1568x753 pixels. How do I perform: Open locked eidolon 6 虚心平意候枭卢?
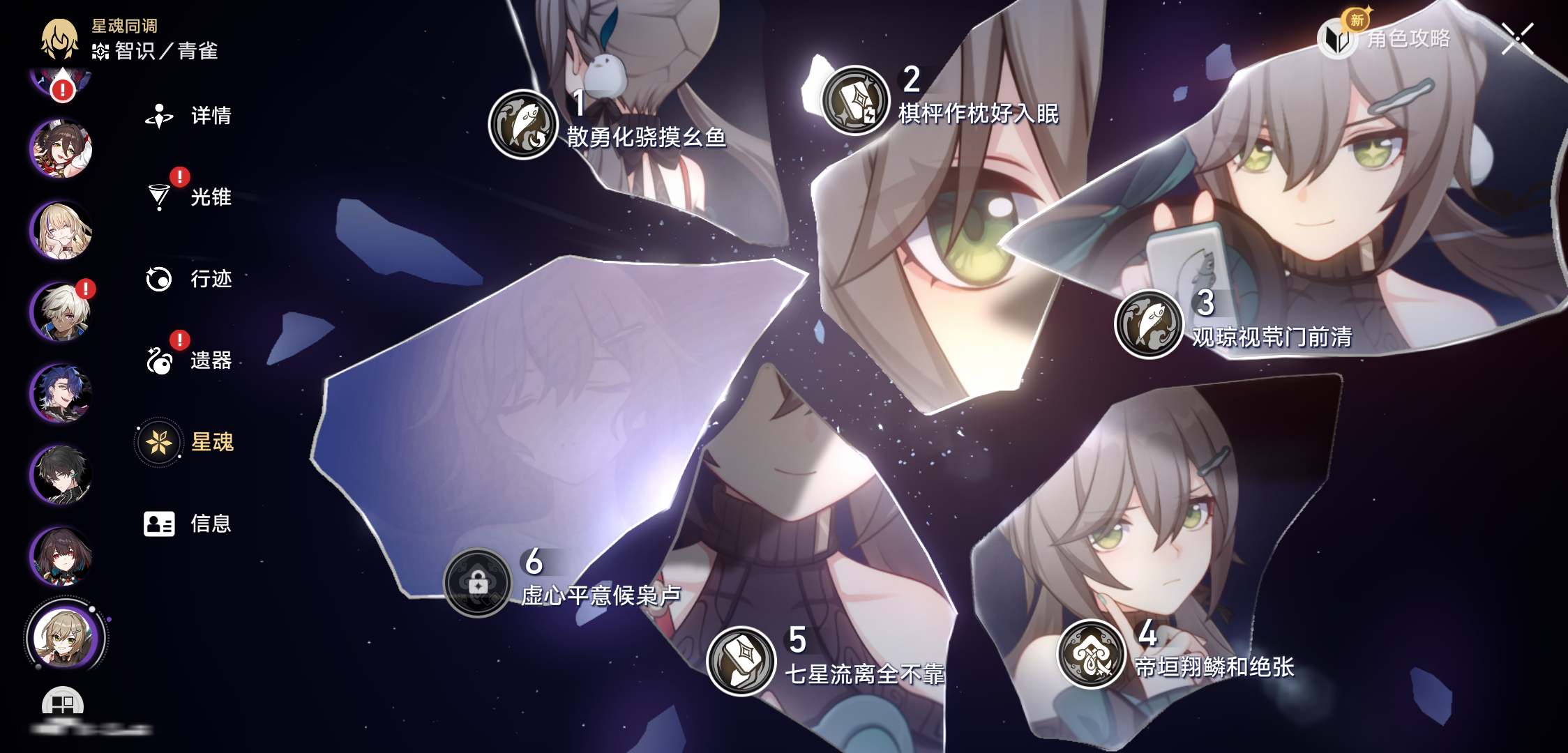tap(478, 582)
